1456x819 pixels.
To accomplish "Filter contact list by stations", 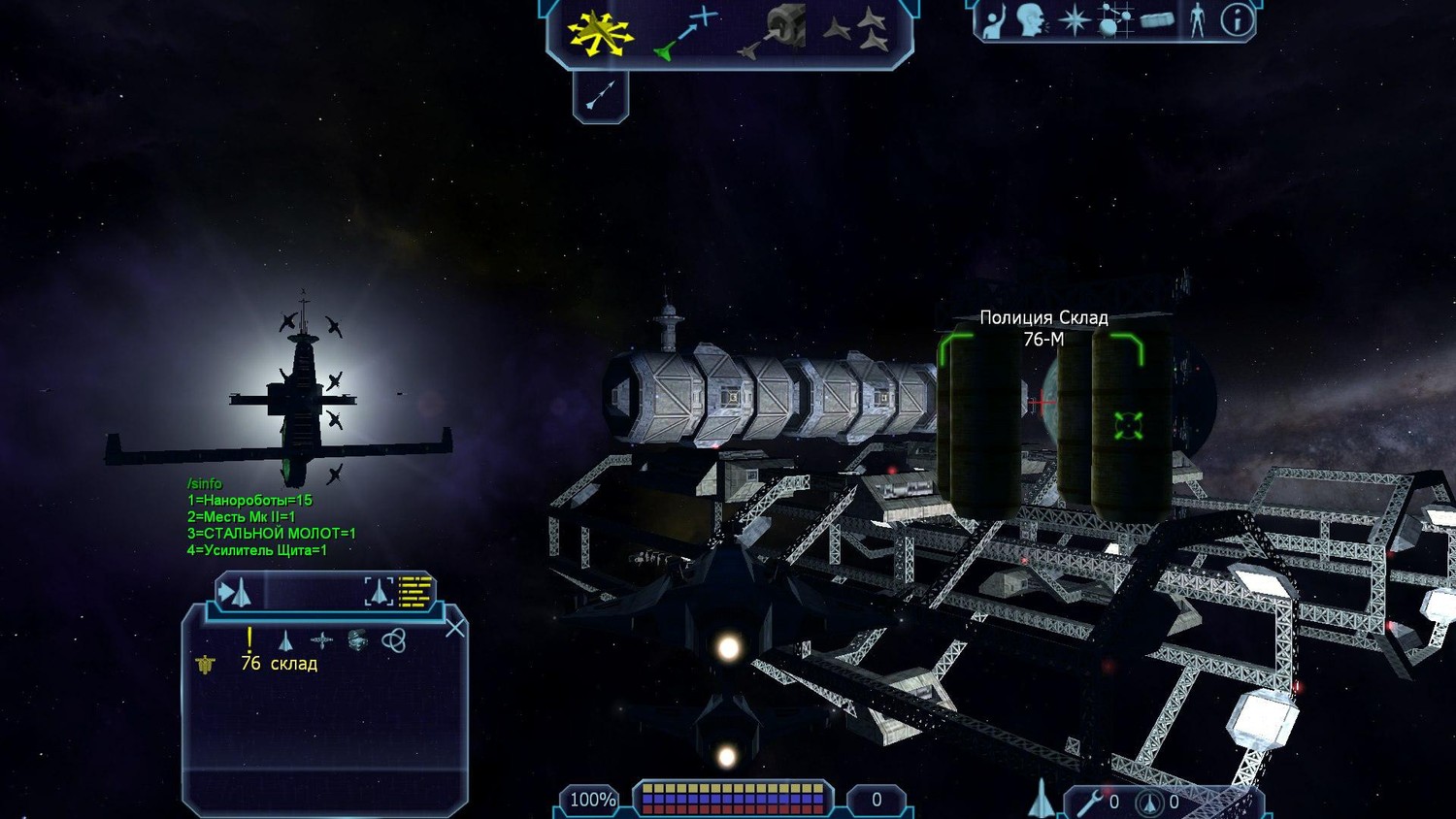I will coord(321,640).
